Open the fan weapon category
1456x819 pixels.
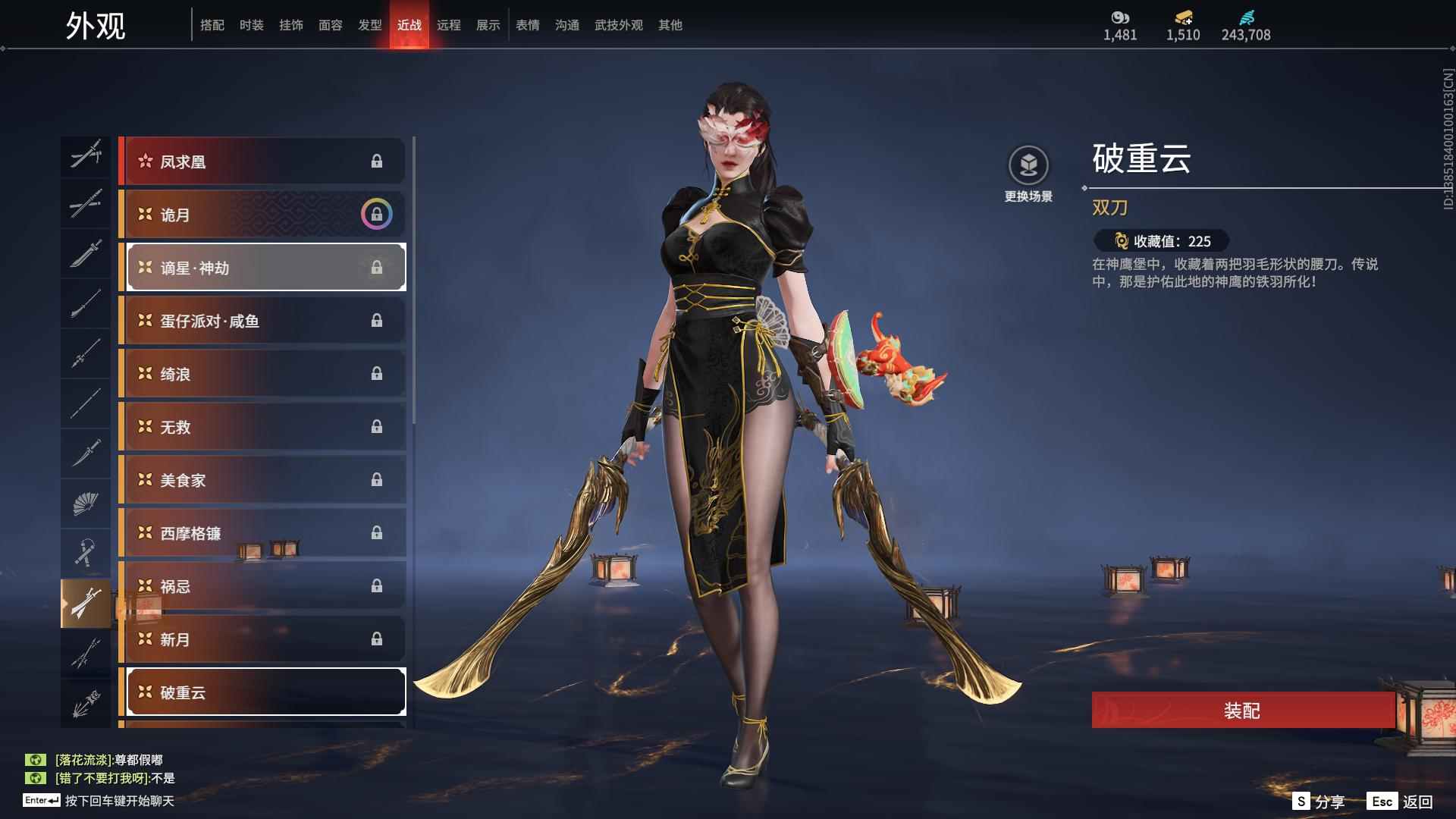coord(86,502)
